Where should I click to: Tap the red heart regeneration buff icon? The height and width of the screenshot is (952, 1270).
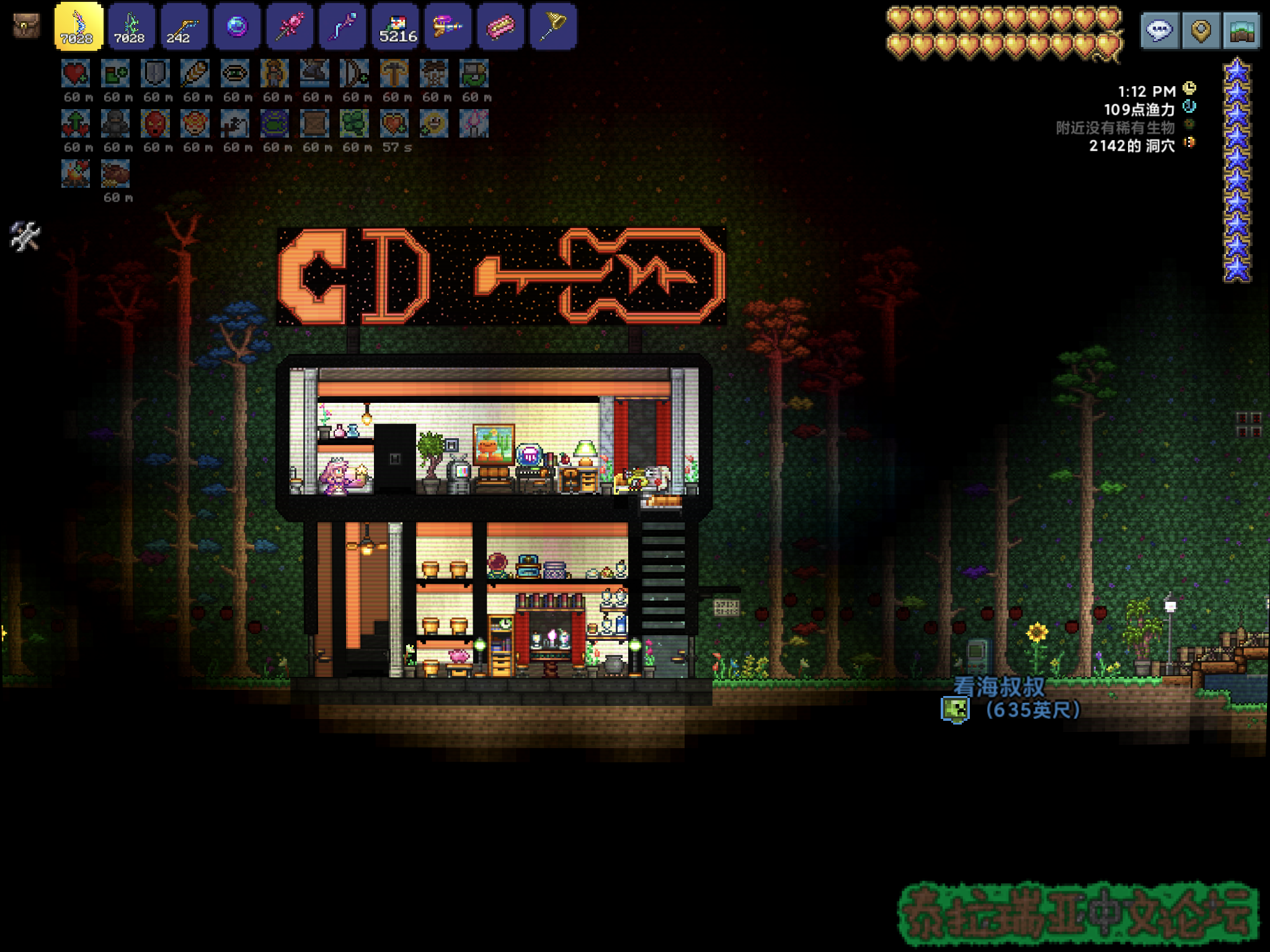pos(76,74)
